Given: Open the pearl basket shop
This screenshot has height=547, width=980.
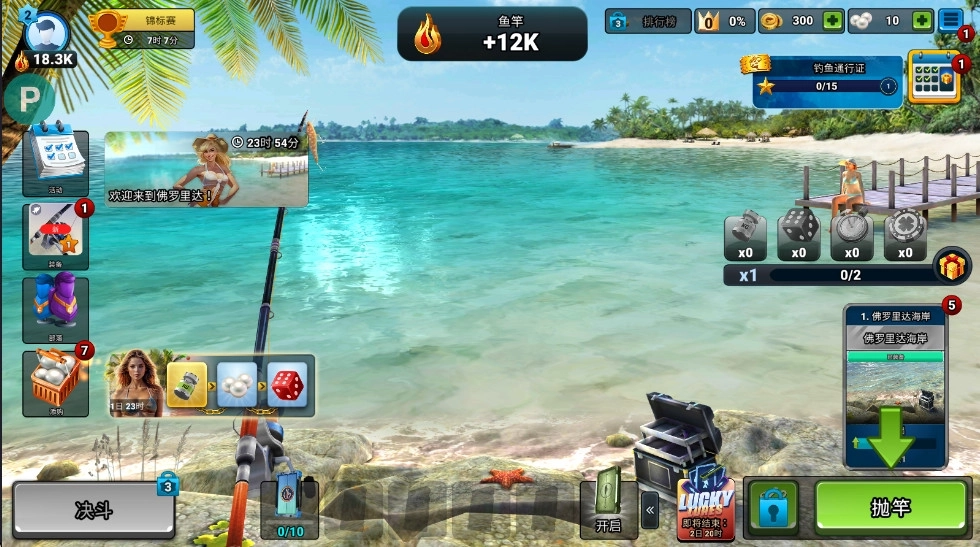Looking at the screenshot, I should [x=55, y=383].
